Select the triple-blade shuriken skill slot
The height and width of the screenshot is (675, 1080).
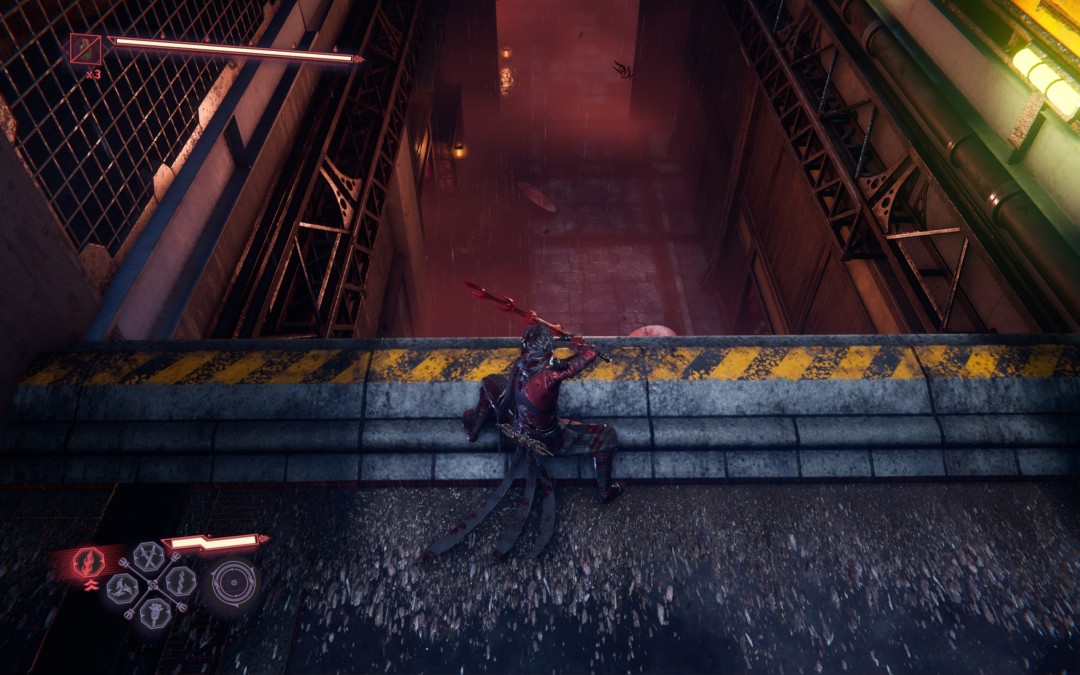[122, 588]
